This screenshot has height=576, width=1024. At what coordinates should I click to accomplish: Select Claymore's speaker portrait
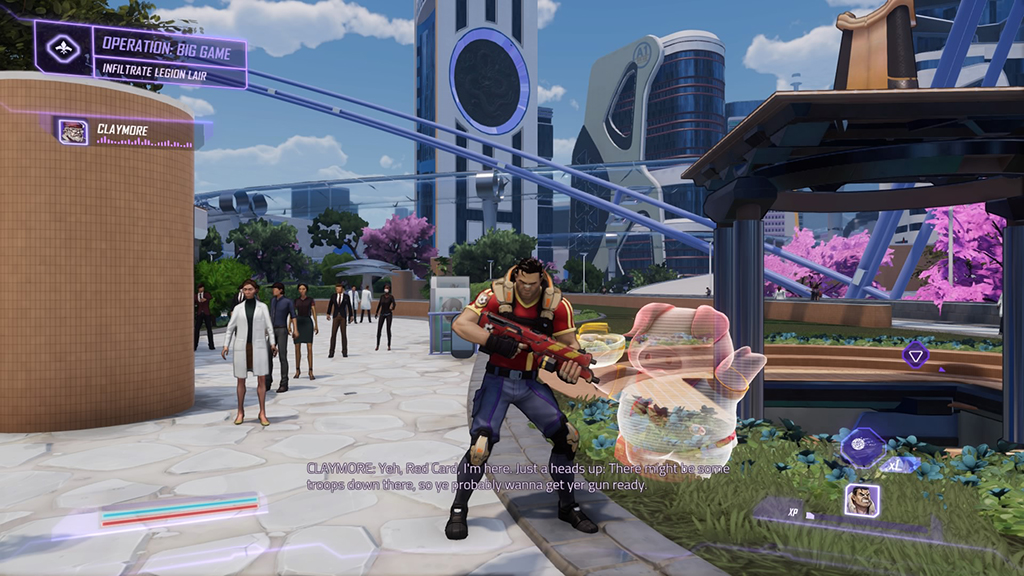(73, 132)
